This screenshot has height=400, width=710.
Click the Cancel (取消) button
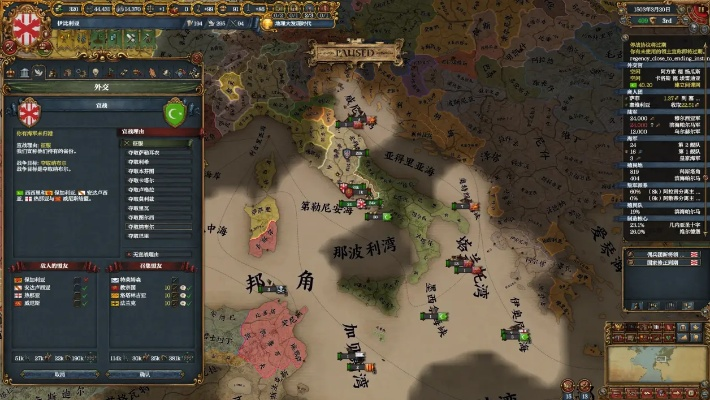58,373
